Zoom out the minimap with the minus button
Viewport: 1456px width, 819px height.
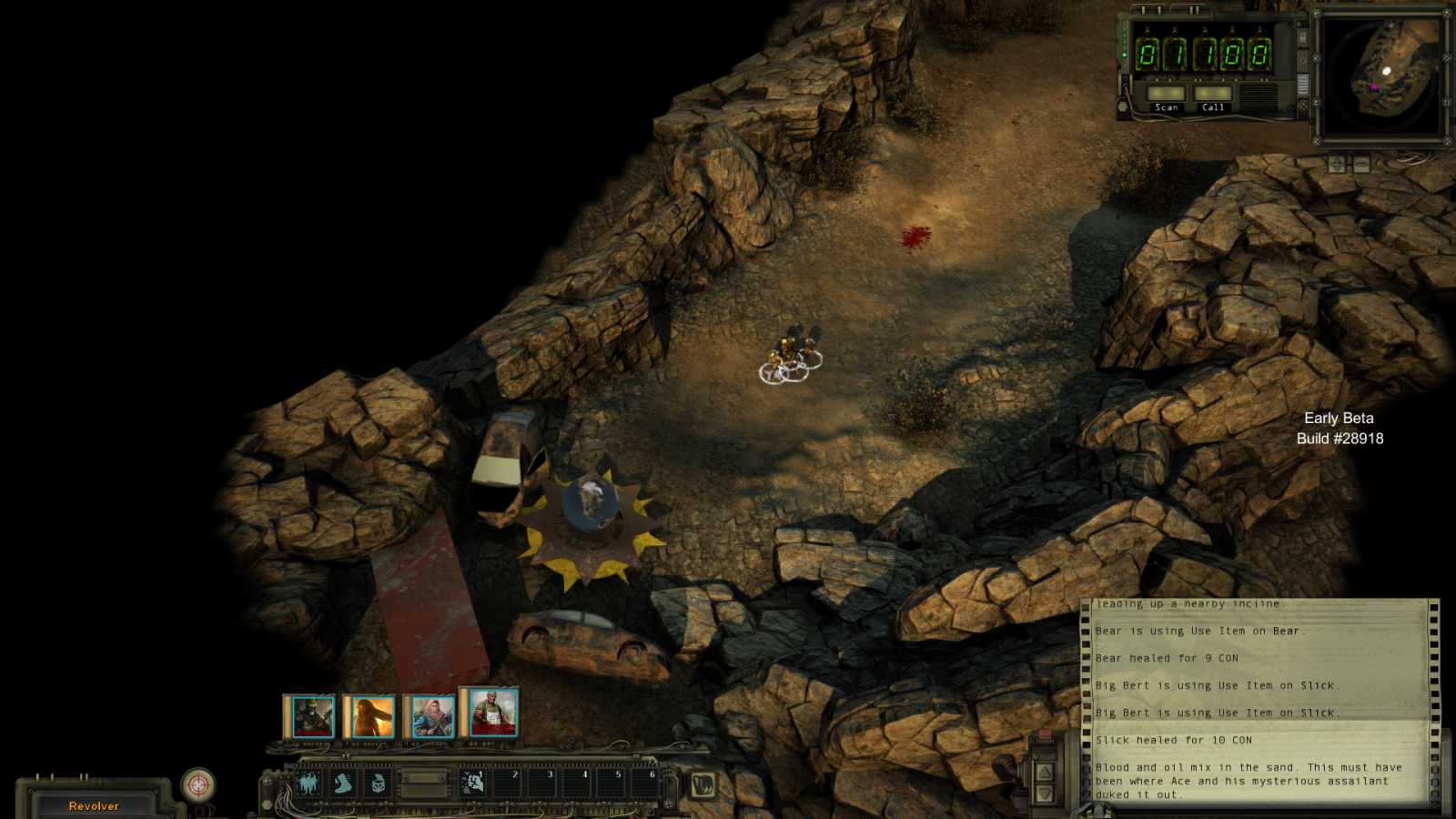click(1361, 164)
